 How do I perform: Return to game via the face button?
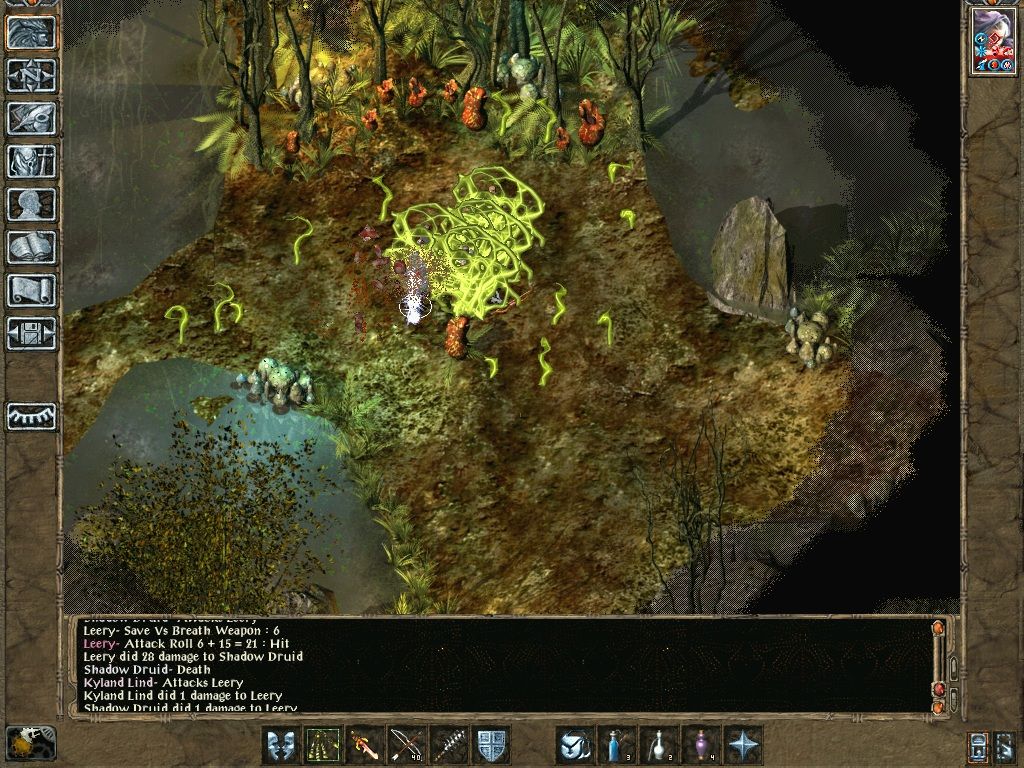pos(31,32)
